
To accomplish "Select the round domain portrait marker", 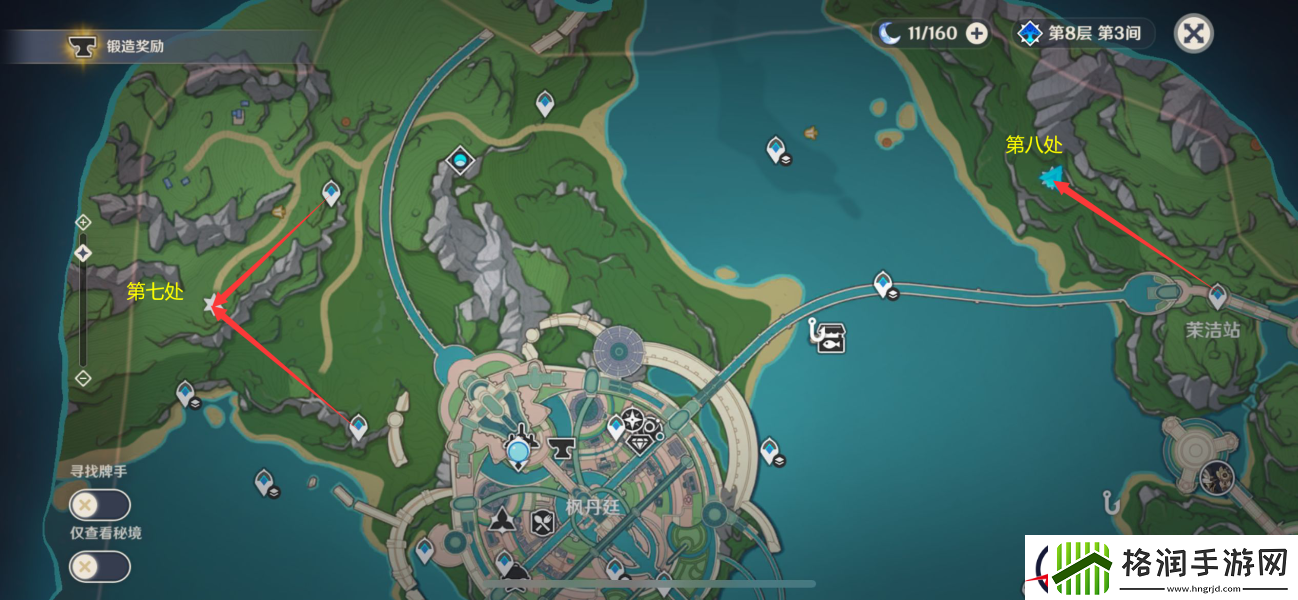I will pos(1216,478).
